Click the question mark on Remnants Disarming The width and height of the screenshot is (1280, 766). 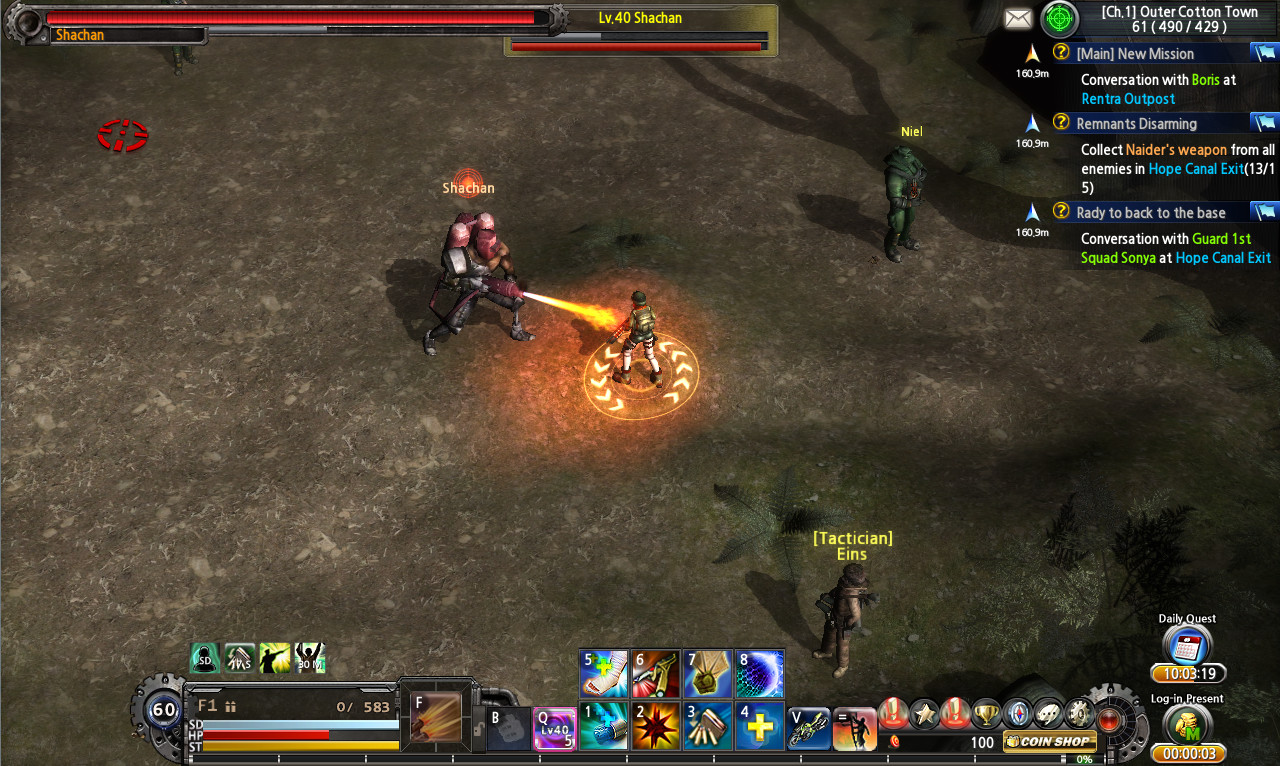[1060, 122]
